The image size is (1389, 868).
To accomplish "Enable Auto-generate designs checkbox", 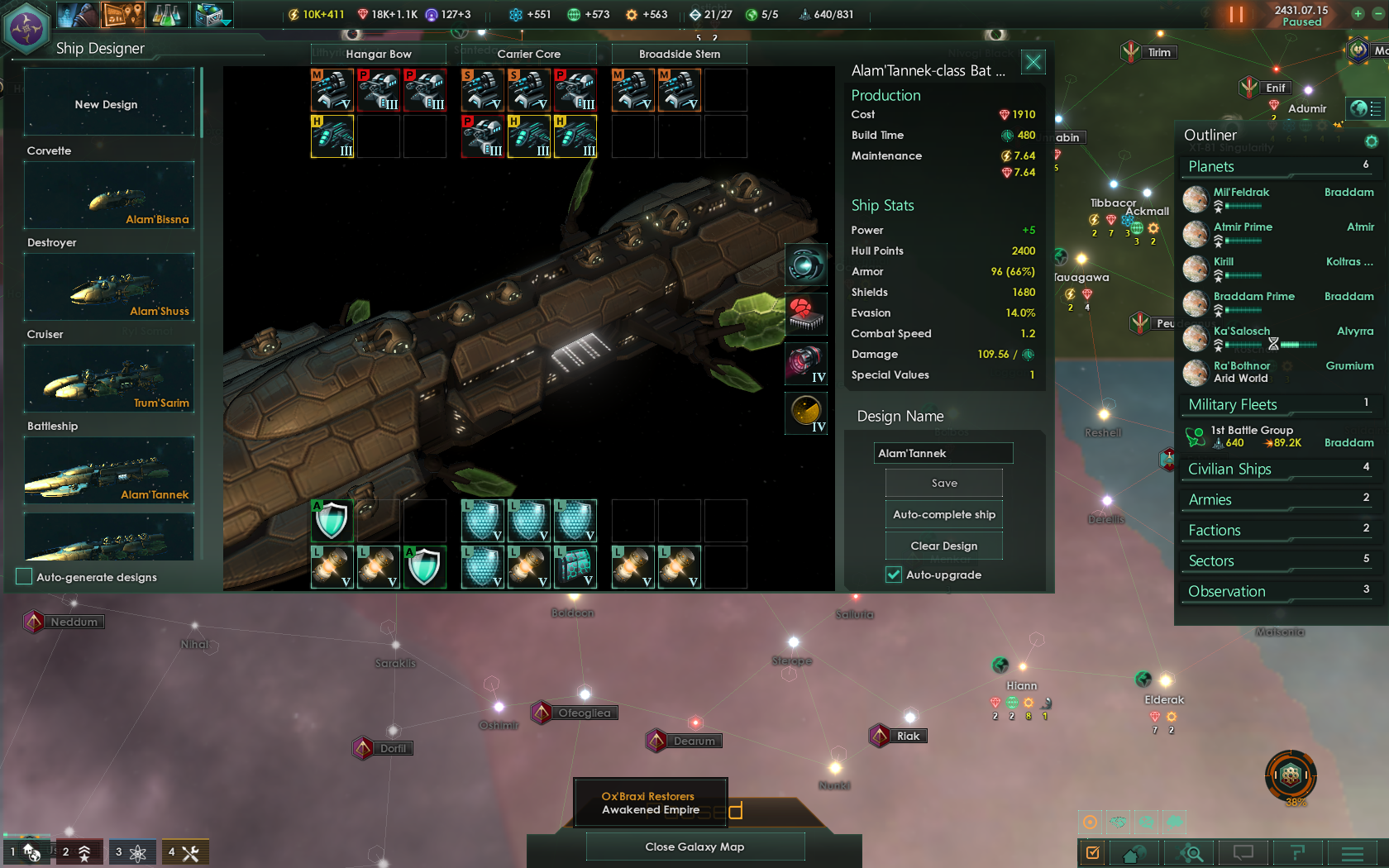I will (25, 577).
